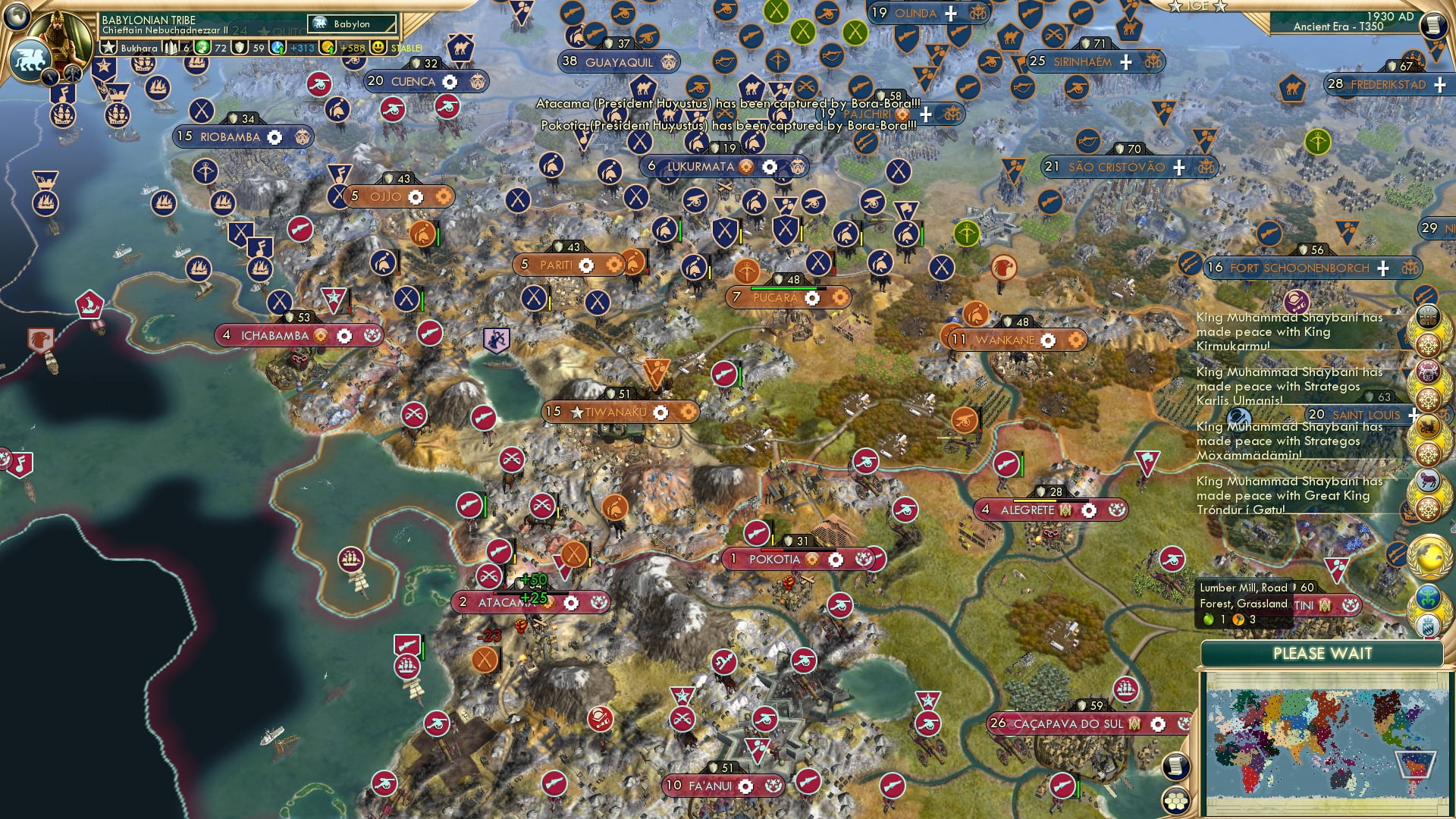This screenshot has width=1456, height=819.
Task: Click the PLEASE WAIT banner
Action: (1323, 653)
